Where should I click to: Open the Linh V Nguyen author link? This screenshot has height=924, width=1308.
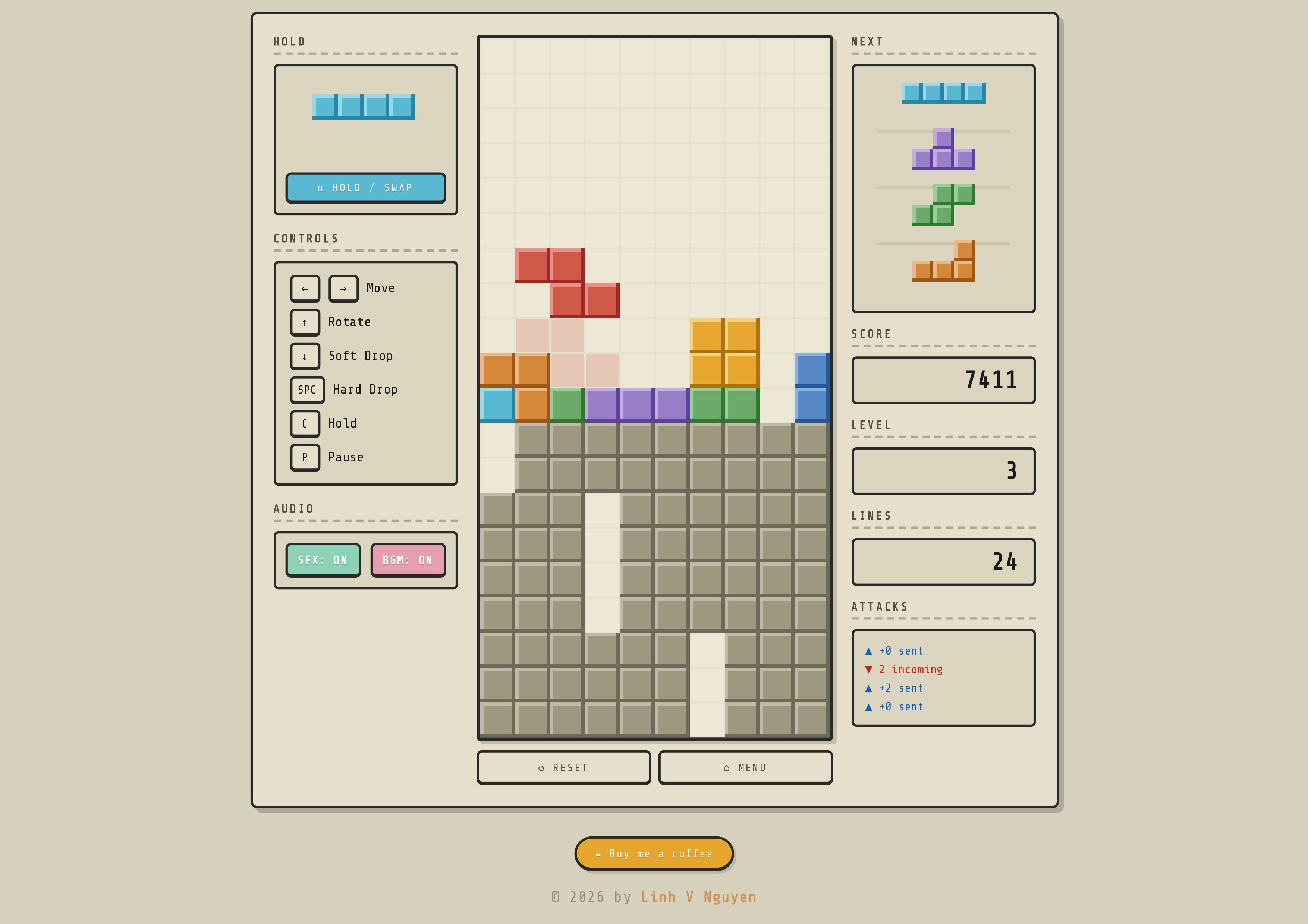tap(698, 897)
